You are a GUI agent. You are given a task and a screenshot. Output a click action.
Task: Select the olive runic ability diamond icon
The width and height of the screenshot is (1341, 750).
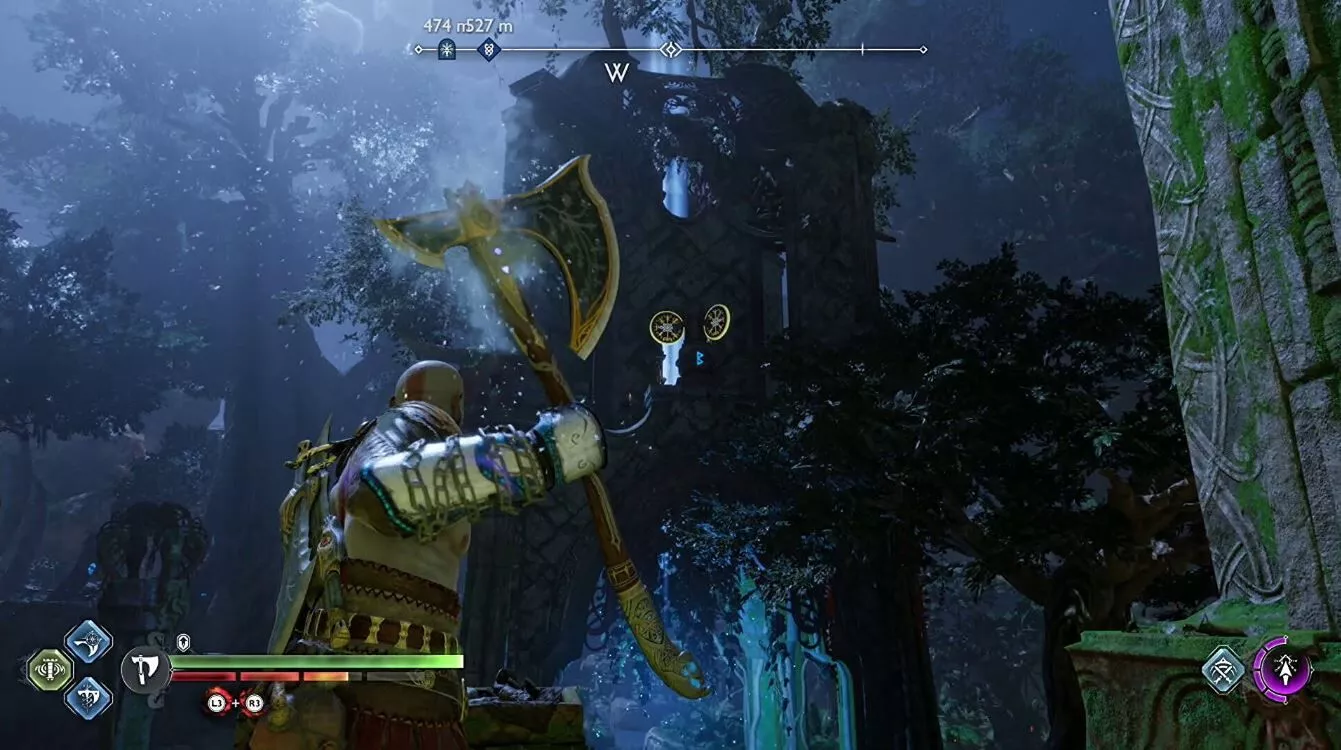(x=50, y=667)
